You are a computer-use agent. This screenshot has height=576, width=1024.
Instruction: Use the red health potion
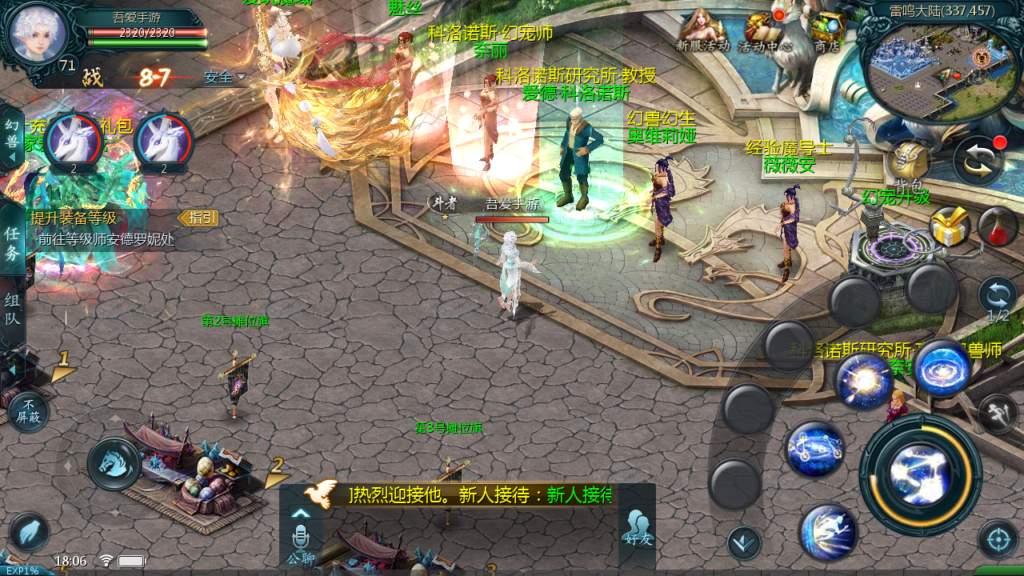(997, 227)
